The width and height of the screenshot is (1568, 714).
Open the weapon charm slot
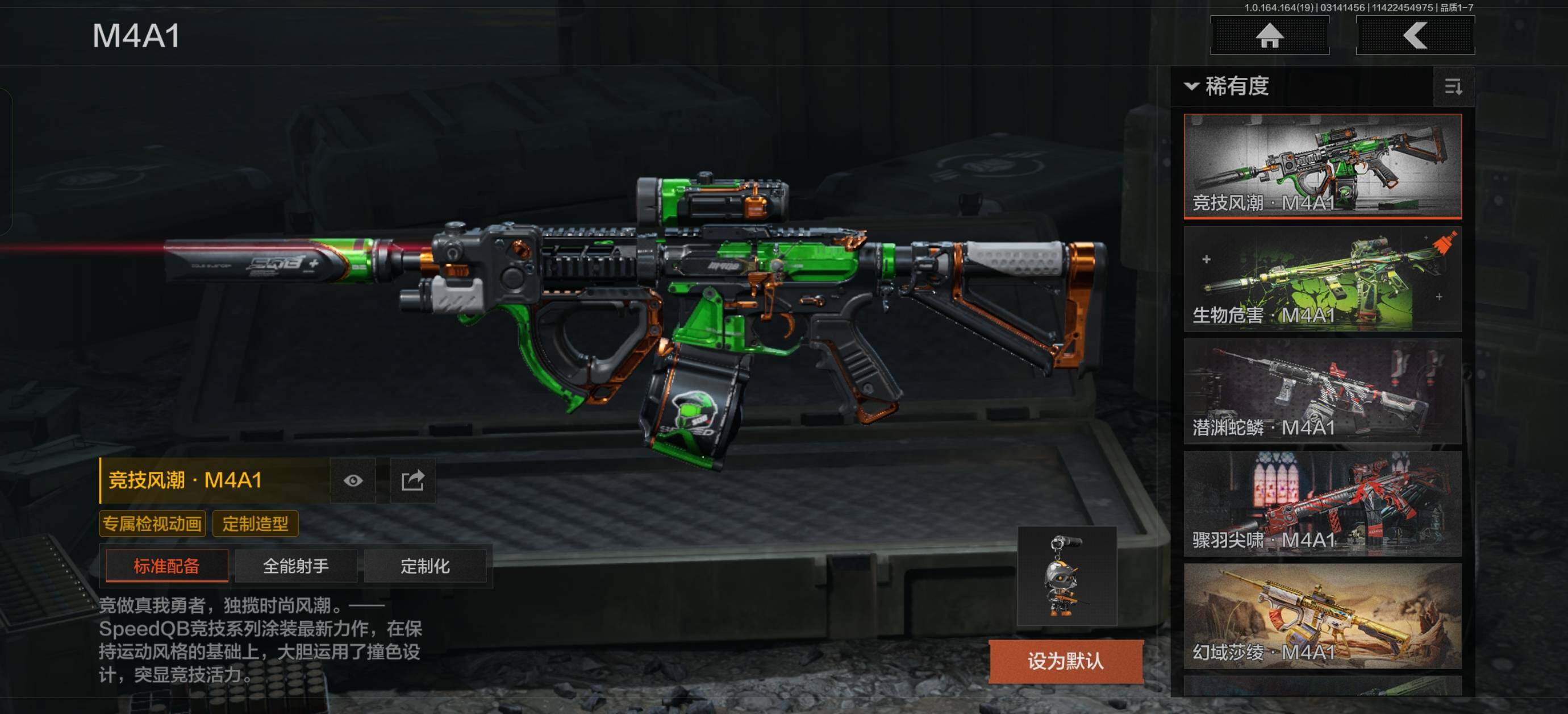tap(1066, 576)
